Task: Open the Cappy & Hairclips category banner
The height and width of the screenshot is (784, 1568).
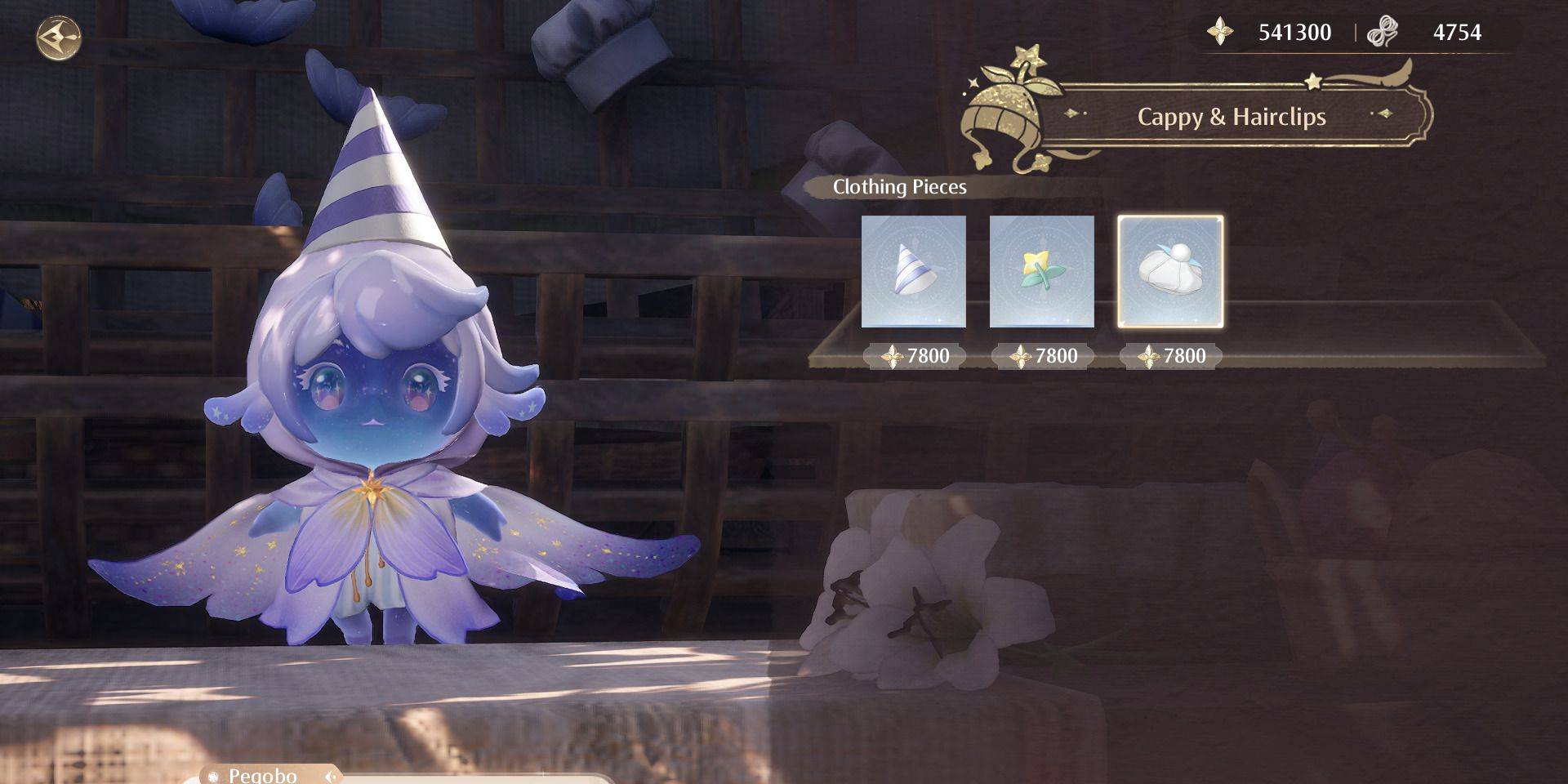Action: (x=1231, y=117)
